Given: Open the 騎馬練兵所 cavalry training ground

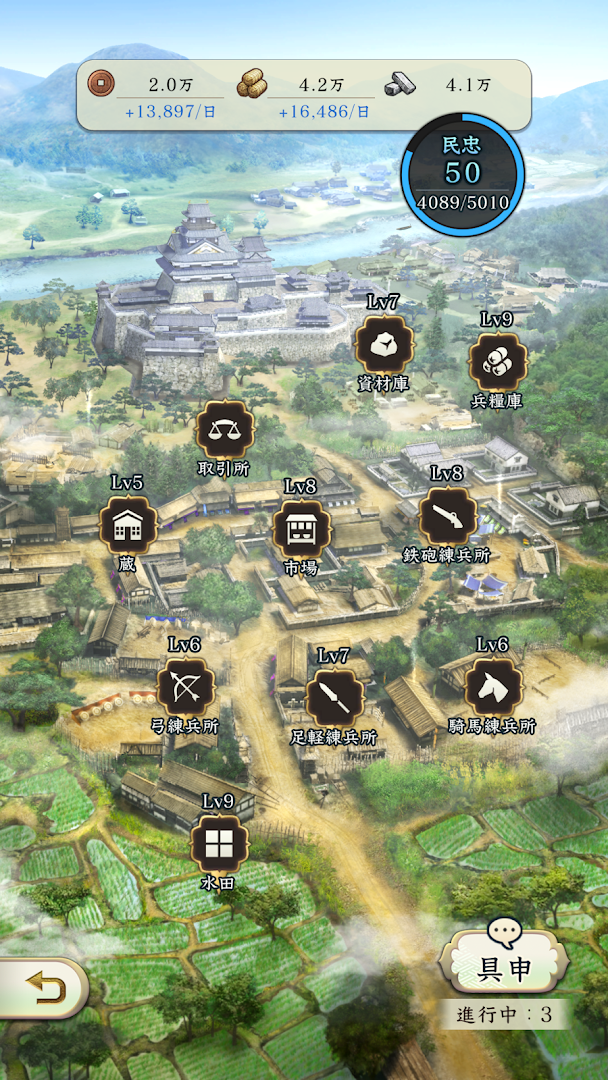Looking at the screenshot, I should pos(493,687).
